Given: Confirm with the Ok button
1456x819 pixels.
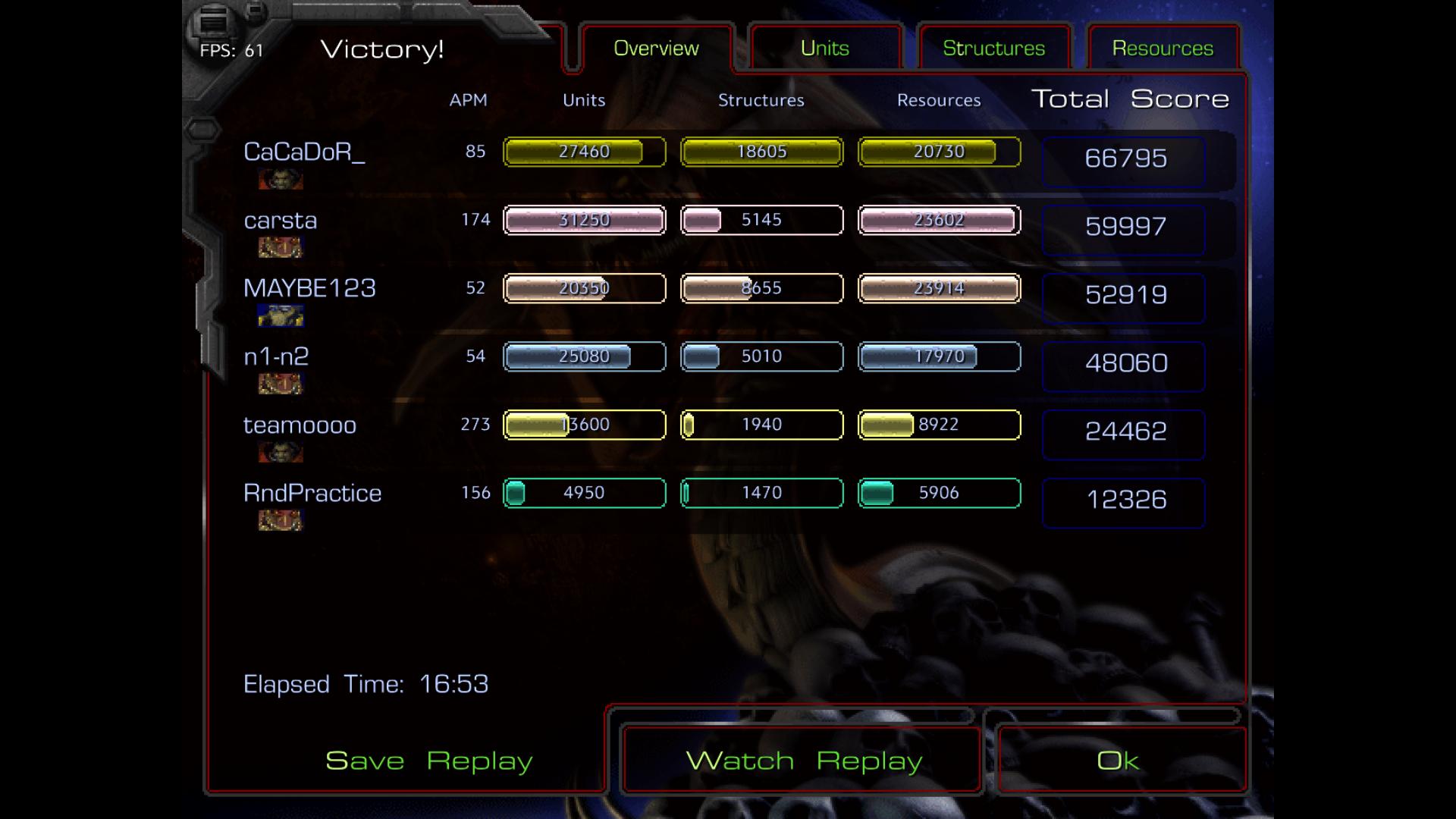Looking at the screenshot, I should coord(1119,761).
